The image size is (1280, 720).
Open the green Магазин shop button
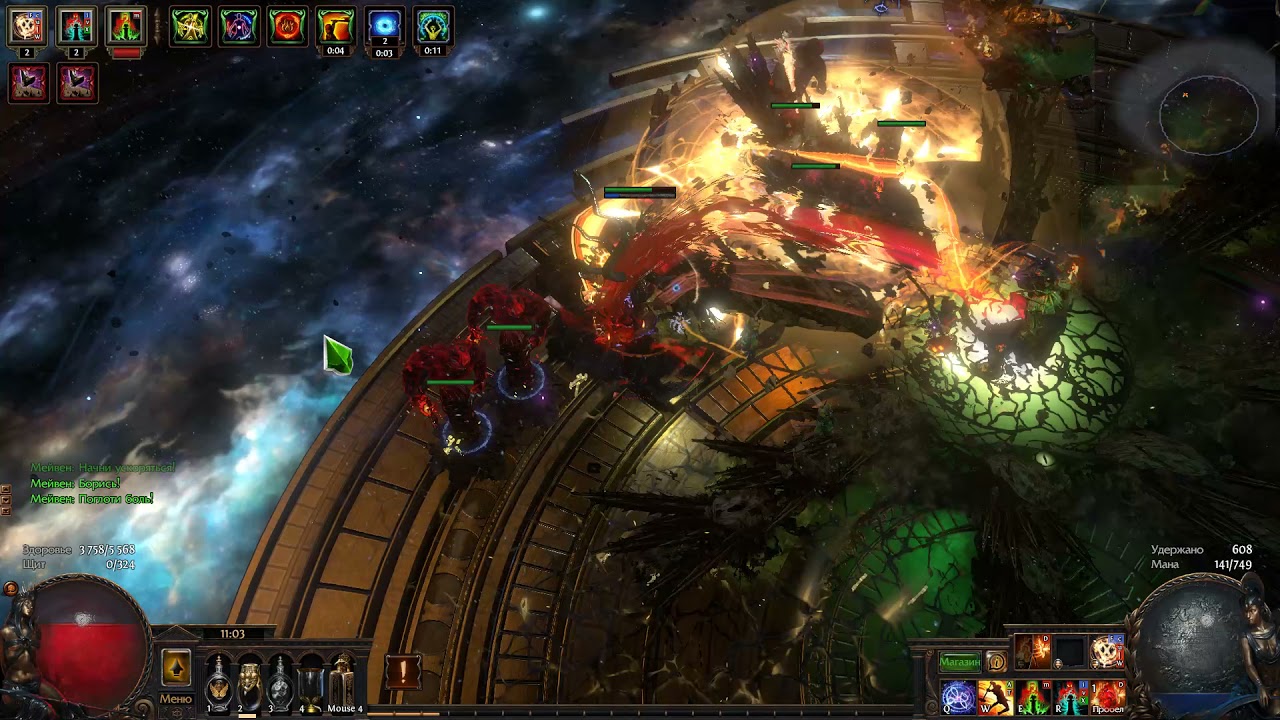tap(959, 661)
